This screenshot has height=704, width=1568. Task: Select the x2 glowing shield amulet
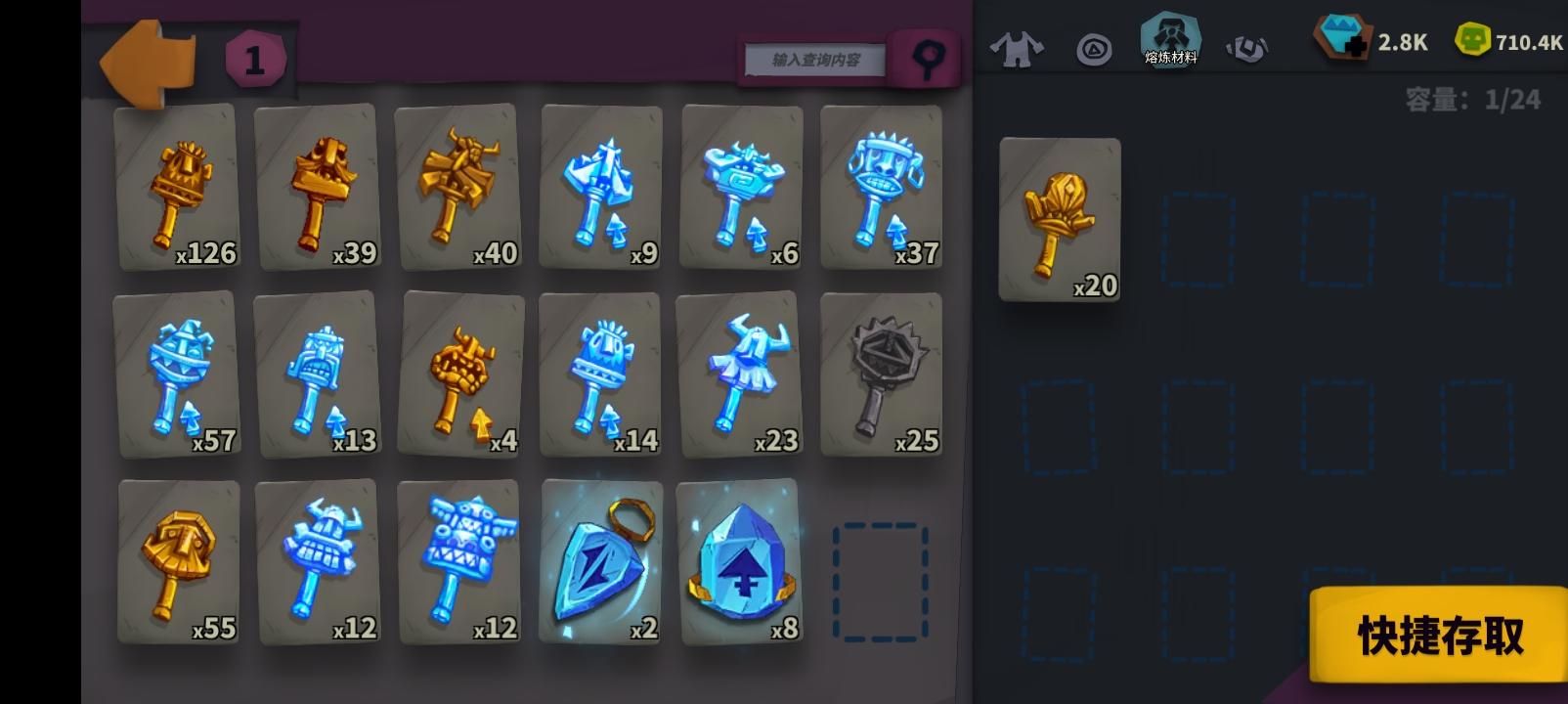click(600, 563)
